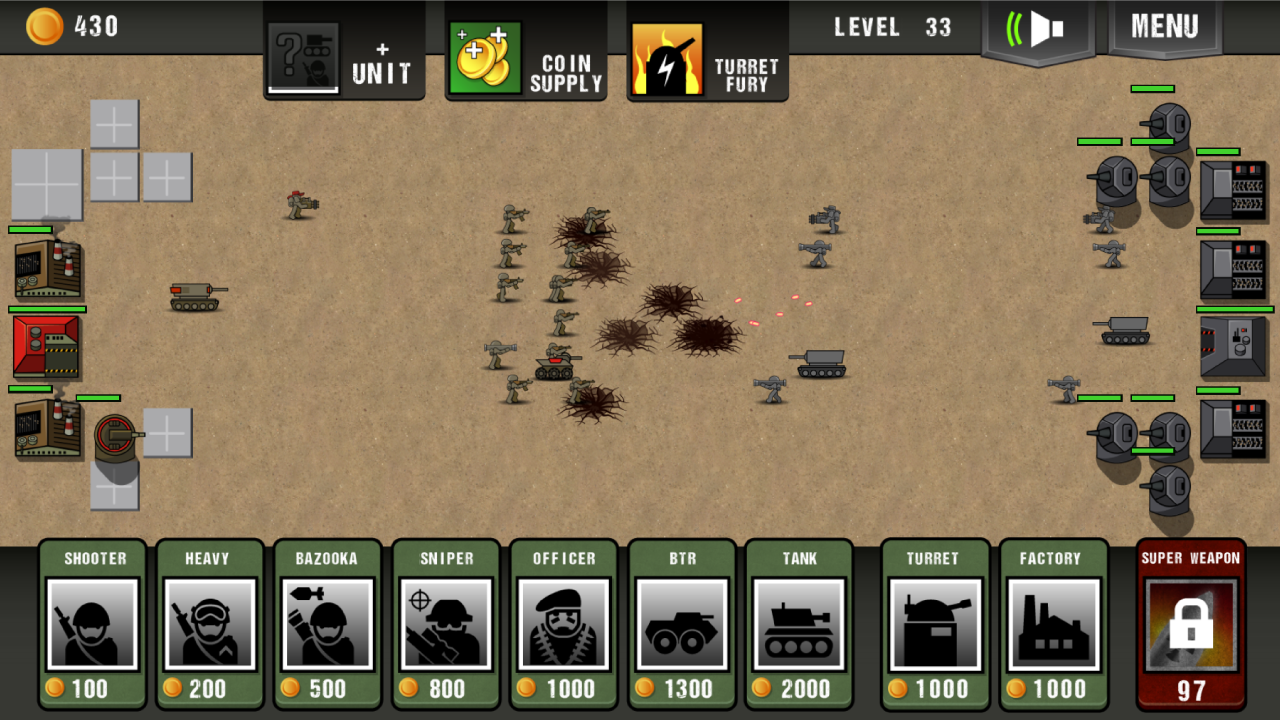Pick the Officer unit card
This screenshot has width=1280, height=720.
tap(563, 624)
